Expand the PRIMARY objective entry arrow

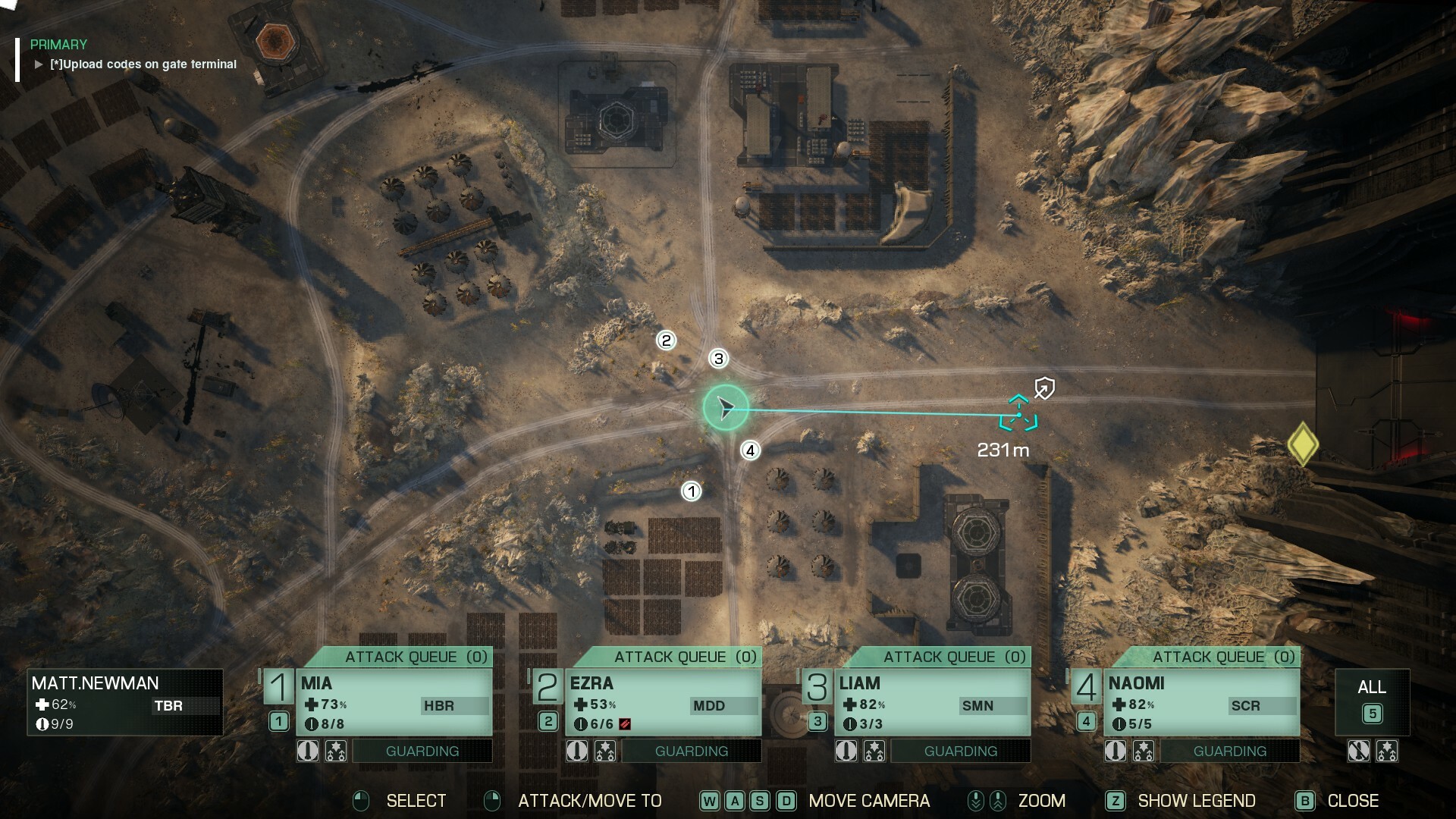tap(37, 64)
